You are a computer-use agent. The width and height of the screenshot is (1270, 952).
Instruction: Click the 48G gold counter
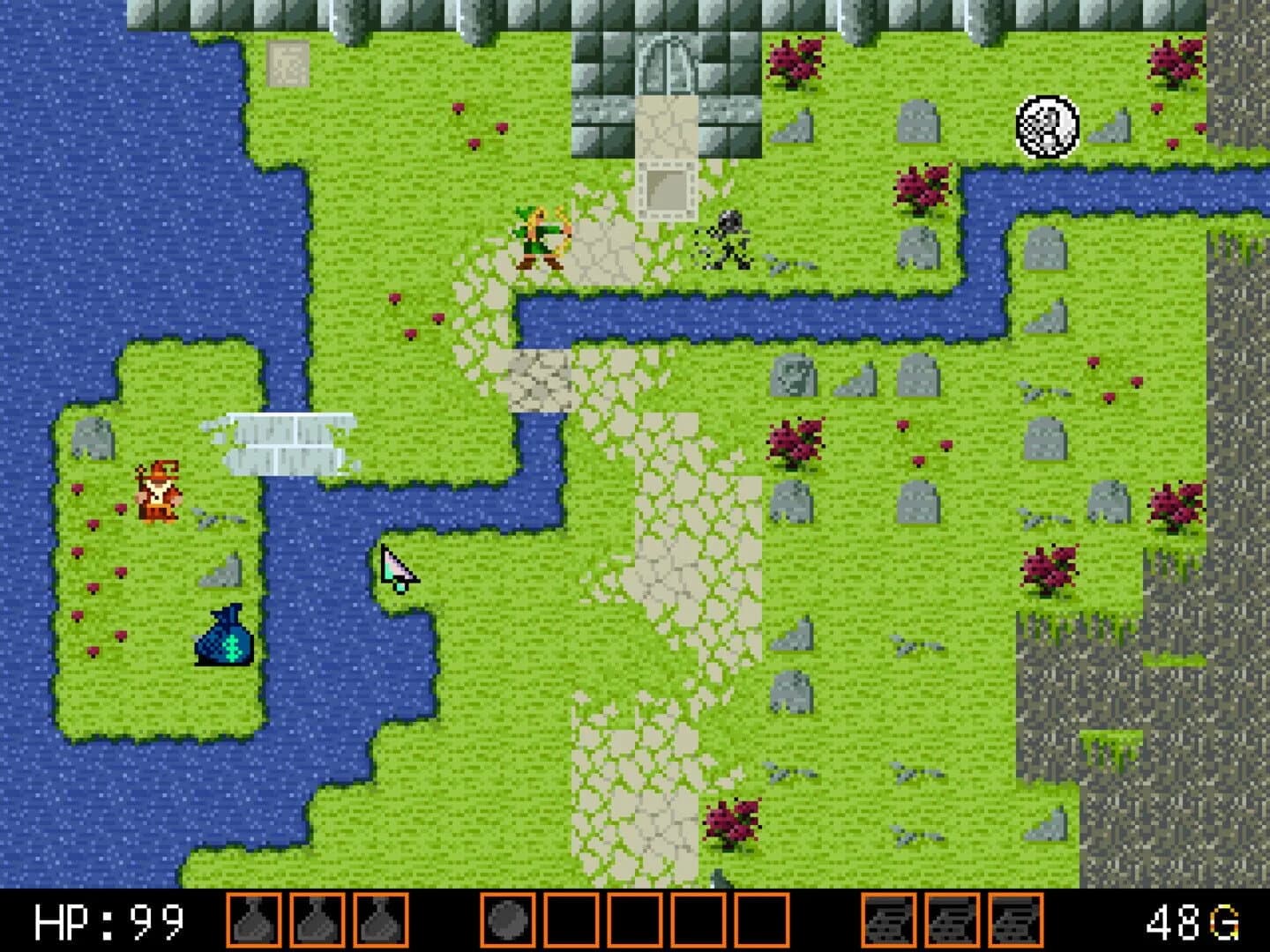point(1191,924)
